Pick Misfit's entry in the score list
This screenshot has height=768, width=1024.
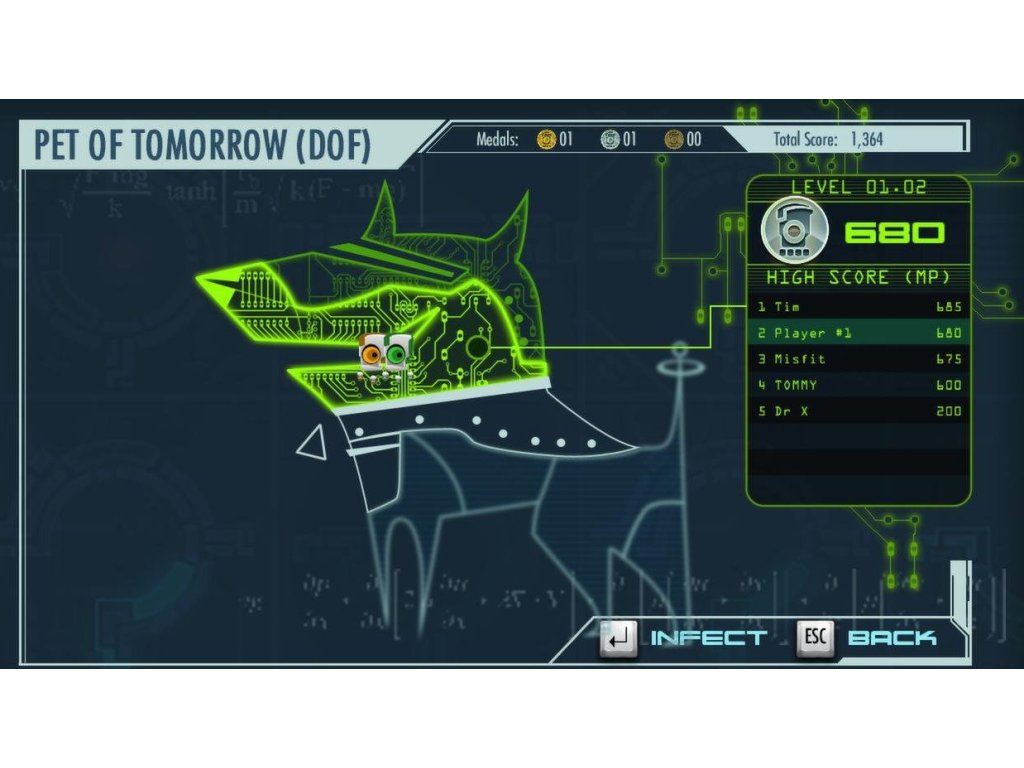click(859, 359)
